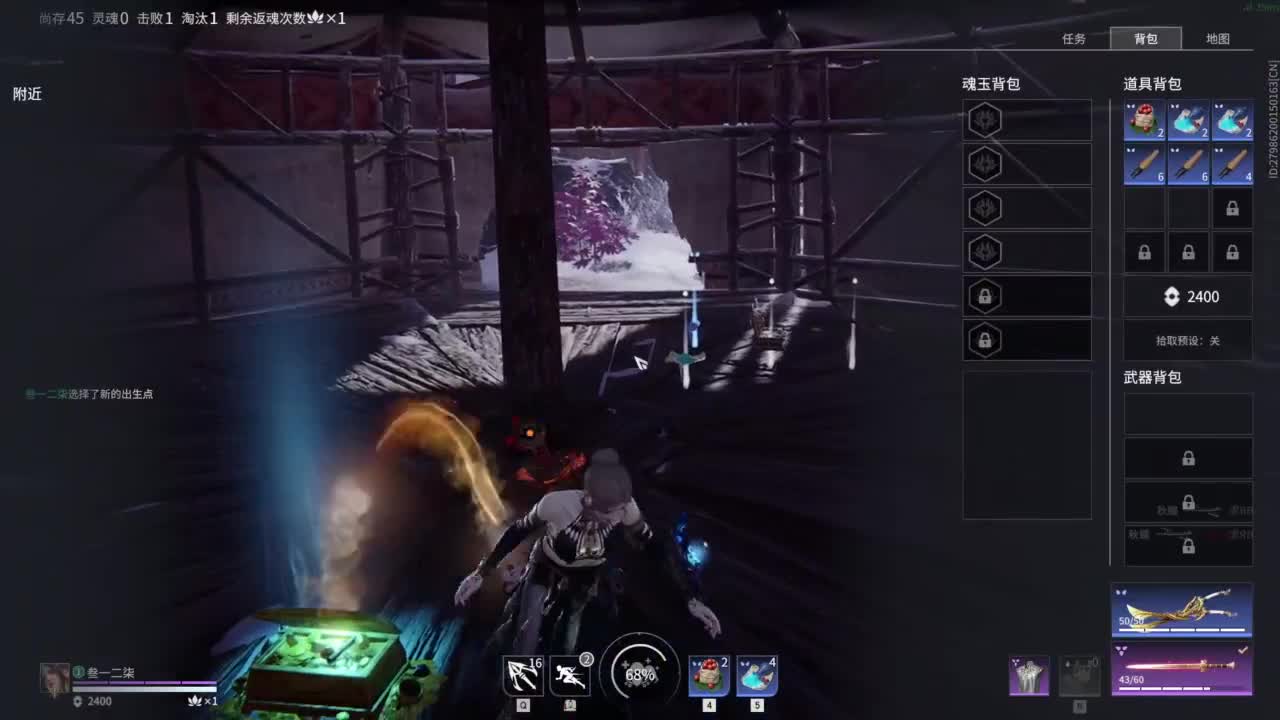This screenshot has width=1280, height=720.
Task: Use the apple basket consumable in slot 4
Action: click(x=707, y=675)
